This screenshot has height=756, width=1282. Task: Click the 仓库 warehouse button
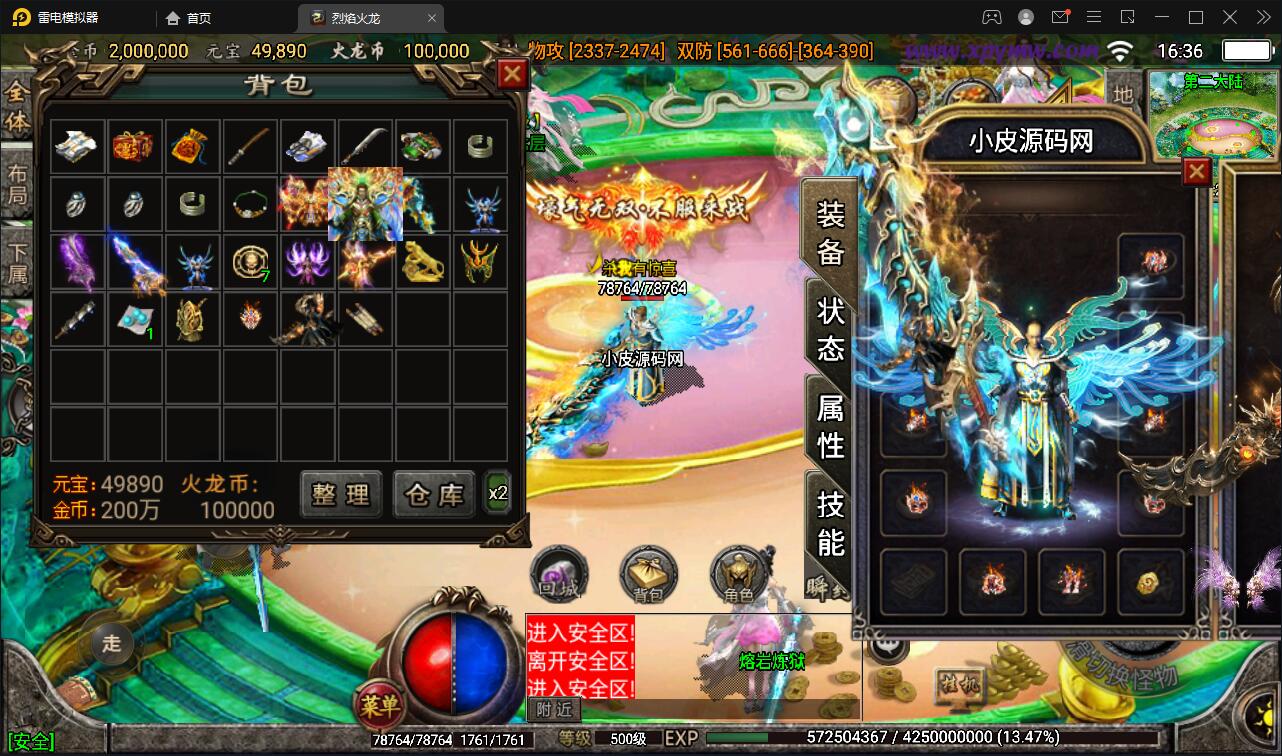pyautogui.click(x=433, y=494)
